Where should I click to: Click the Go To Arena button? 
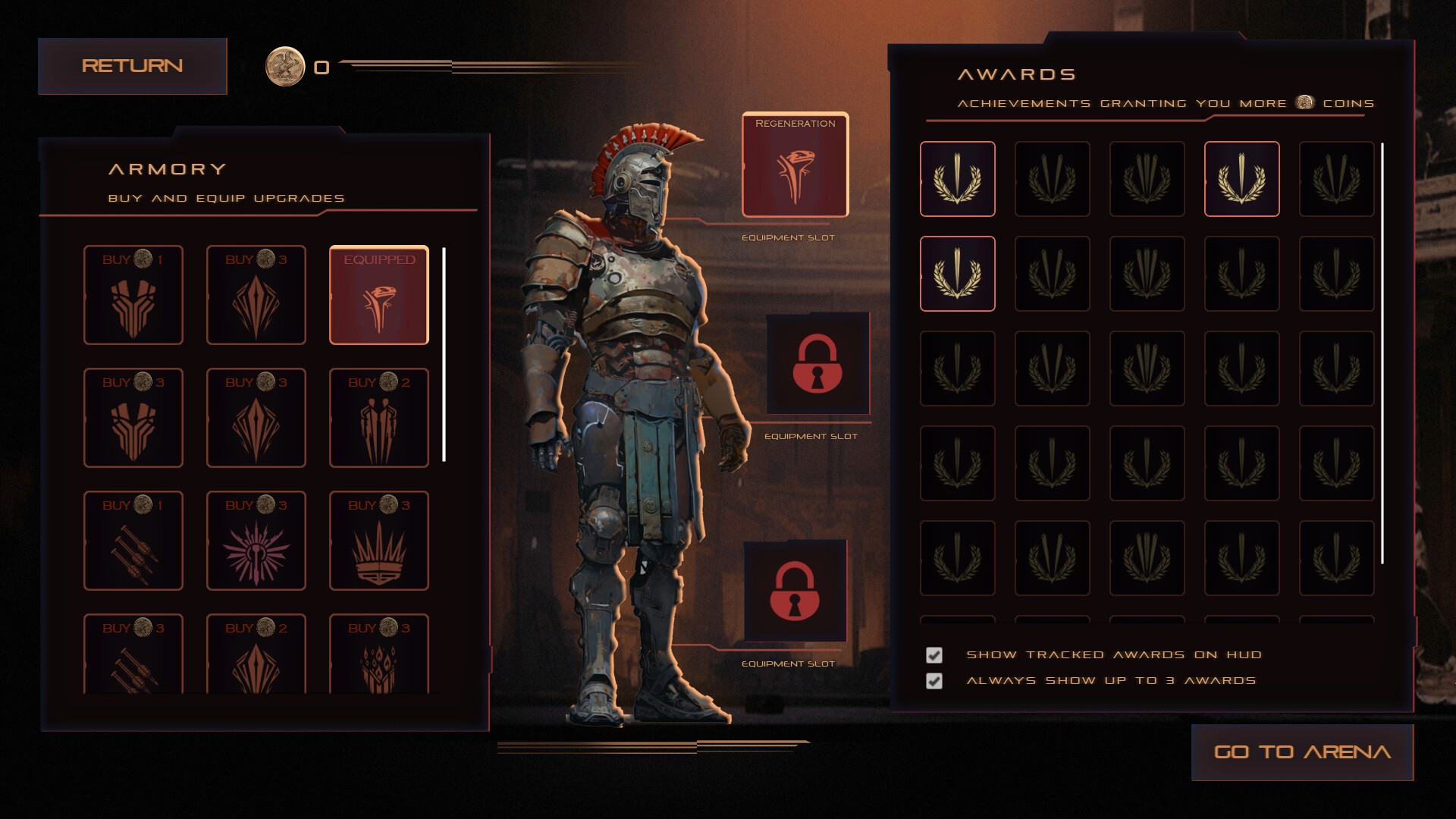1302,752
